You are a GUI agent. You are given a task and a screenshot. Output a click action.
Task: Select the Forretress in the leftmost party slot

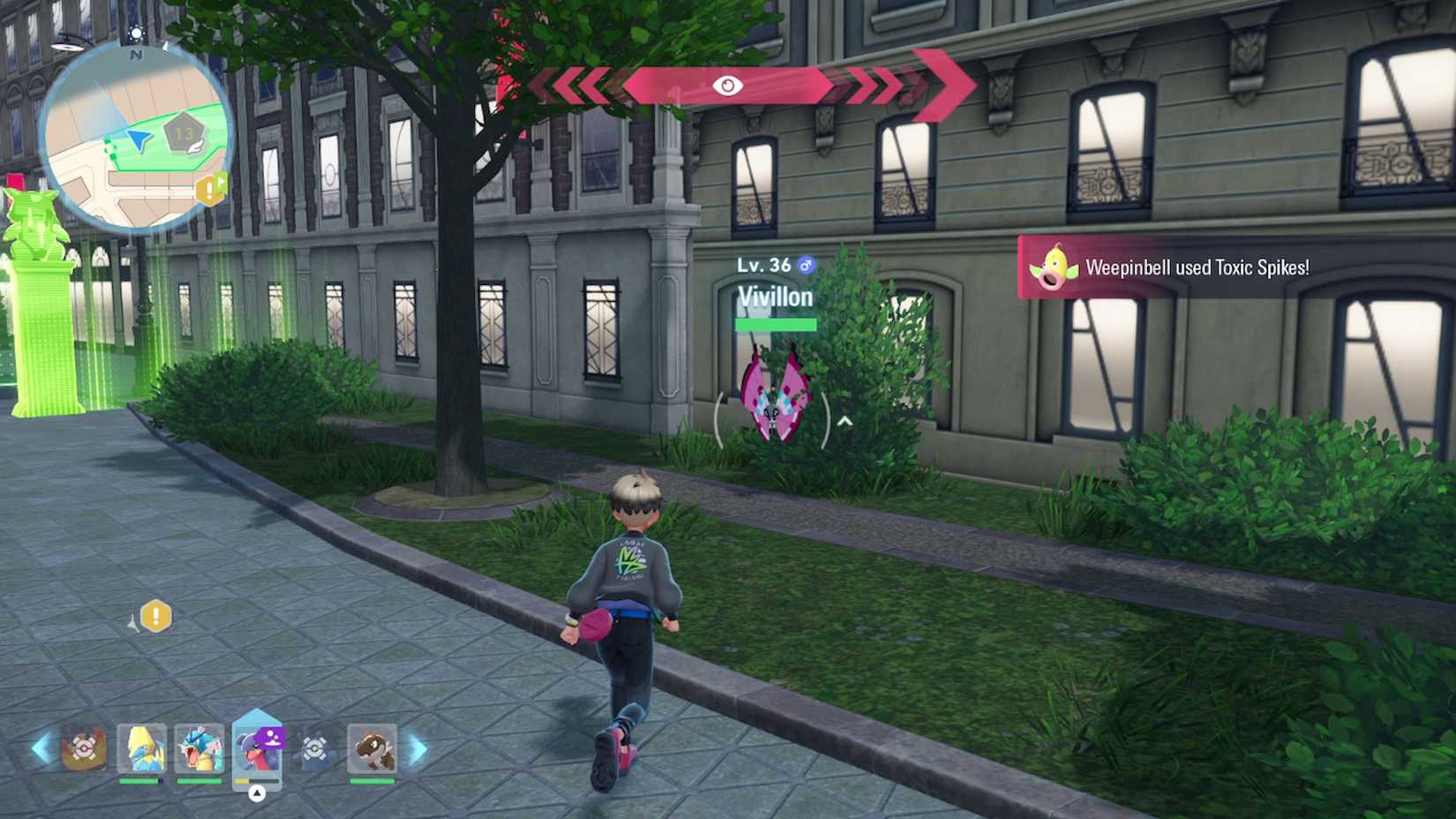82,748
